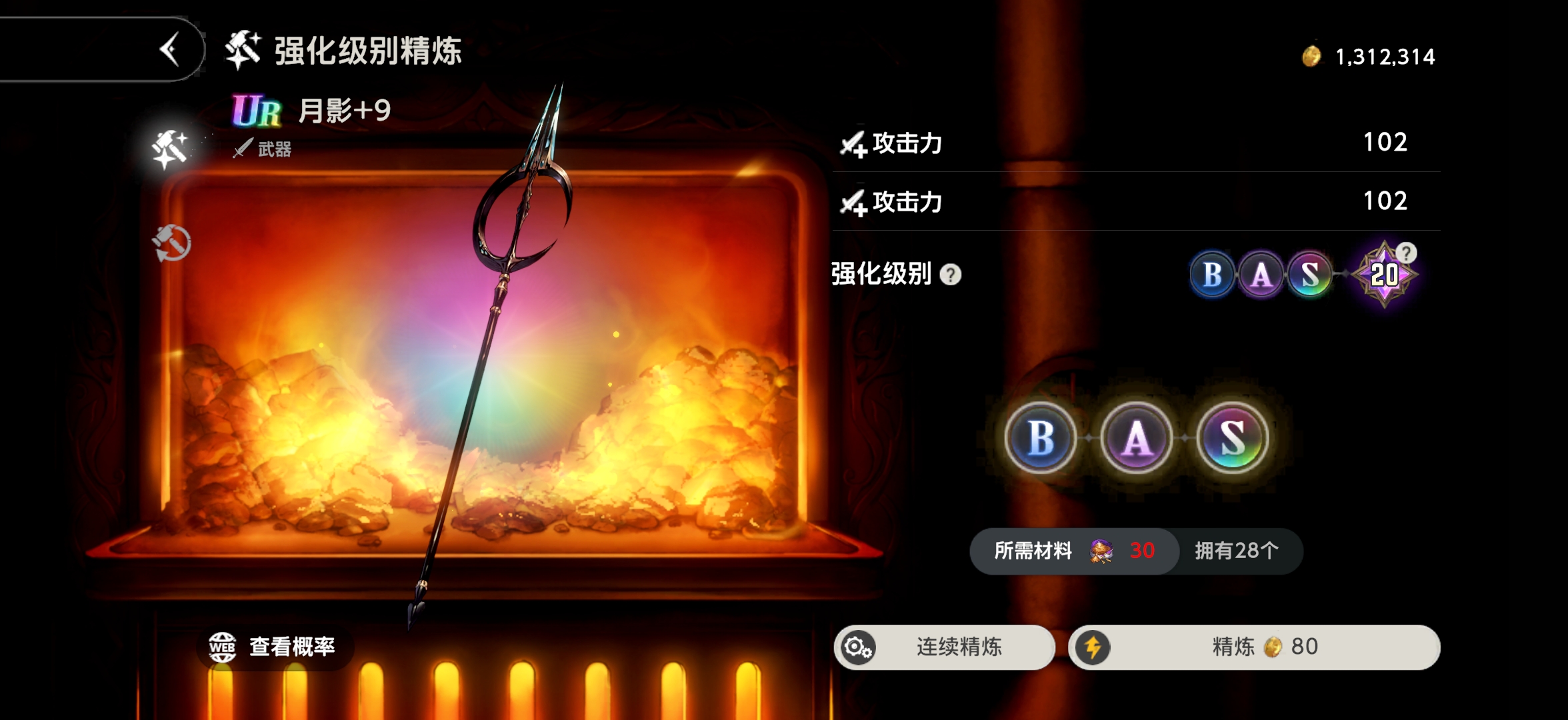Click the gold coin currency icon

[1311, 57]
